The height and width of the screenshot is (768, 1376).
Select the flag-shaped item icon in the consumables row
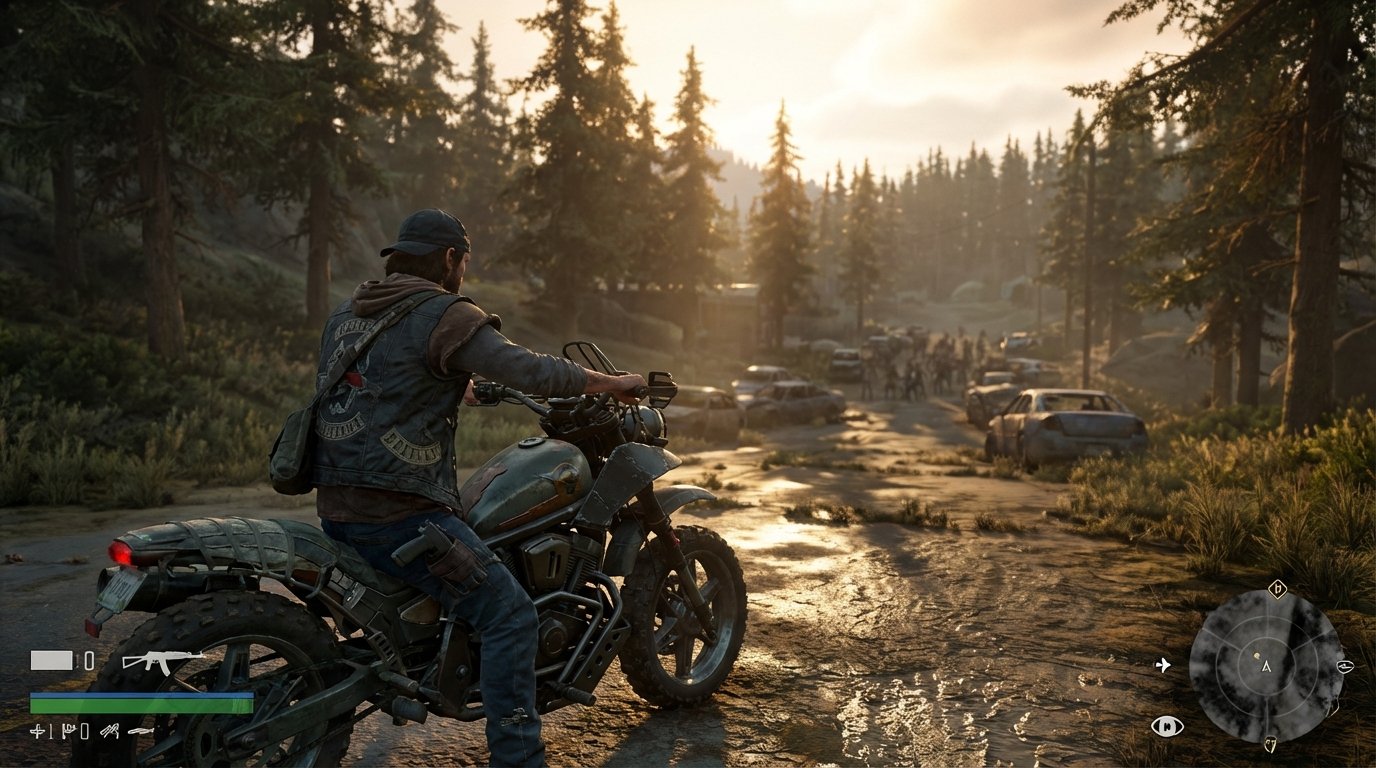69,730
